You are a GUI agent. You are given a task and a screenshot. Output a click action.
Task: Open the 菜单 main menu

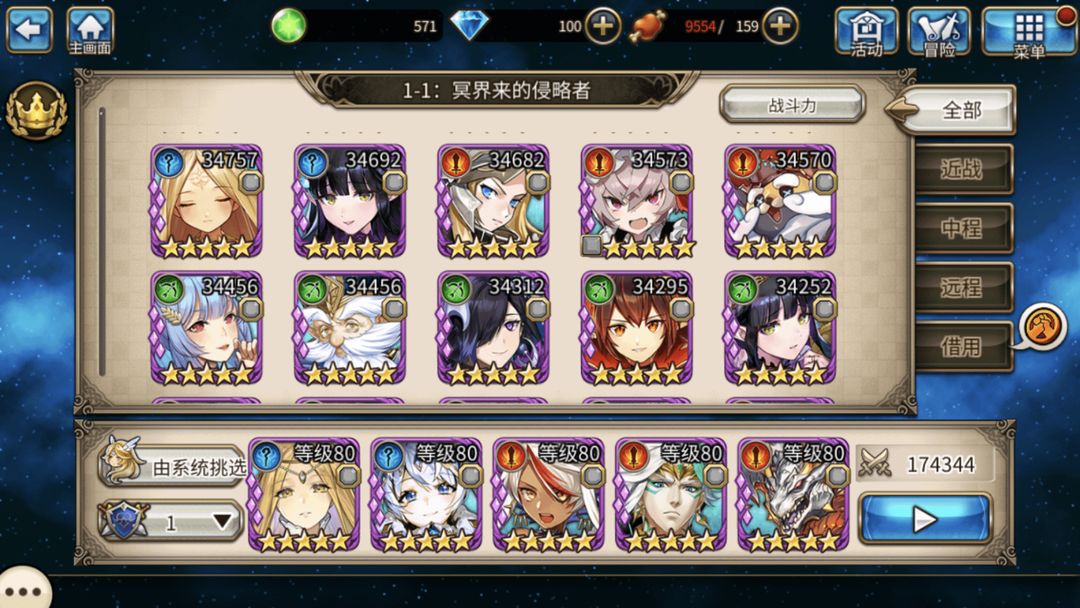[1028, 31]
